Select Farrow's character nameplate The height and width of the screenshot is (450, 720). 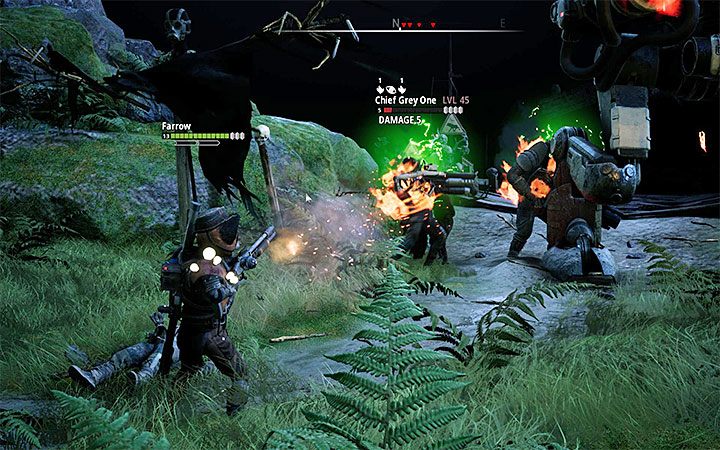click(177, 126)
